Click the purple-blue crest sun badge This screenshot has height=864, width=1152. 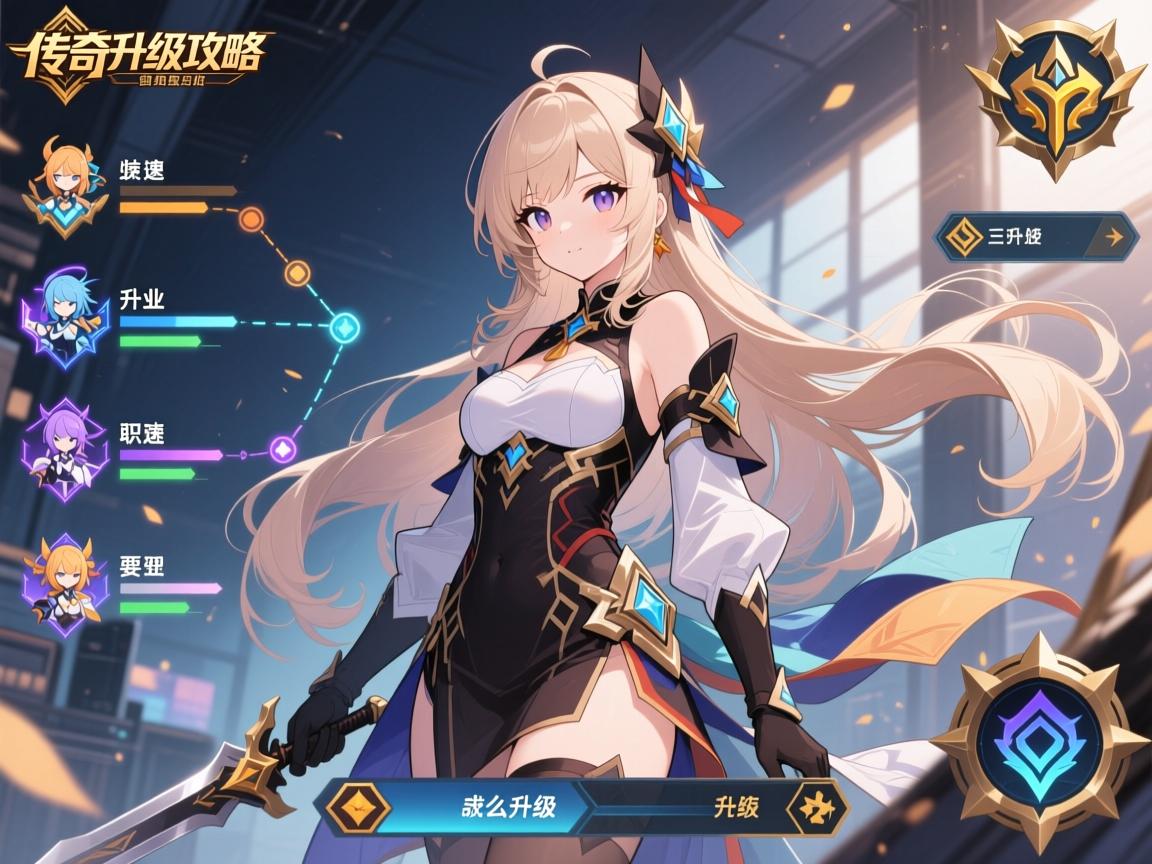coord(1042,738)
